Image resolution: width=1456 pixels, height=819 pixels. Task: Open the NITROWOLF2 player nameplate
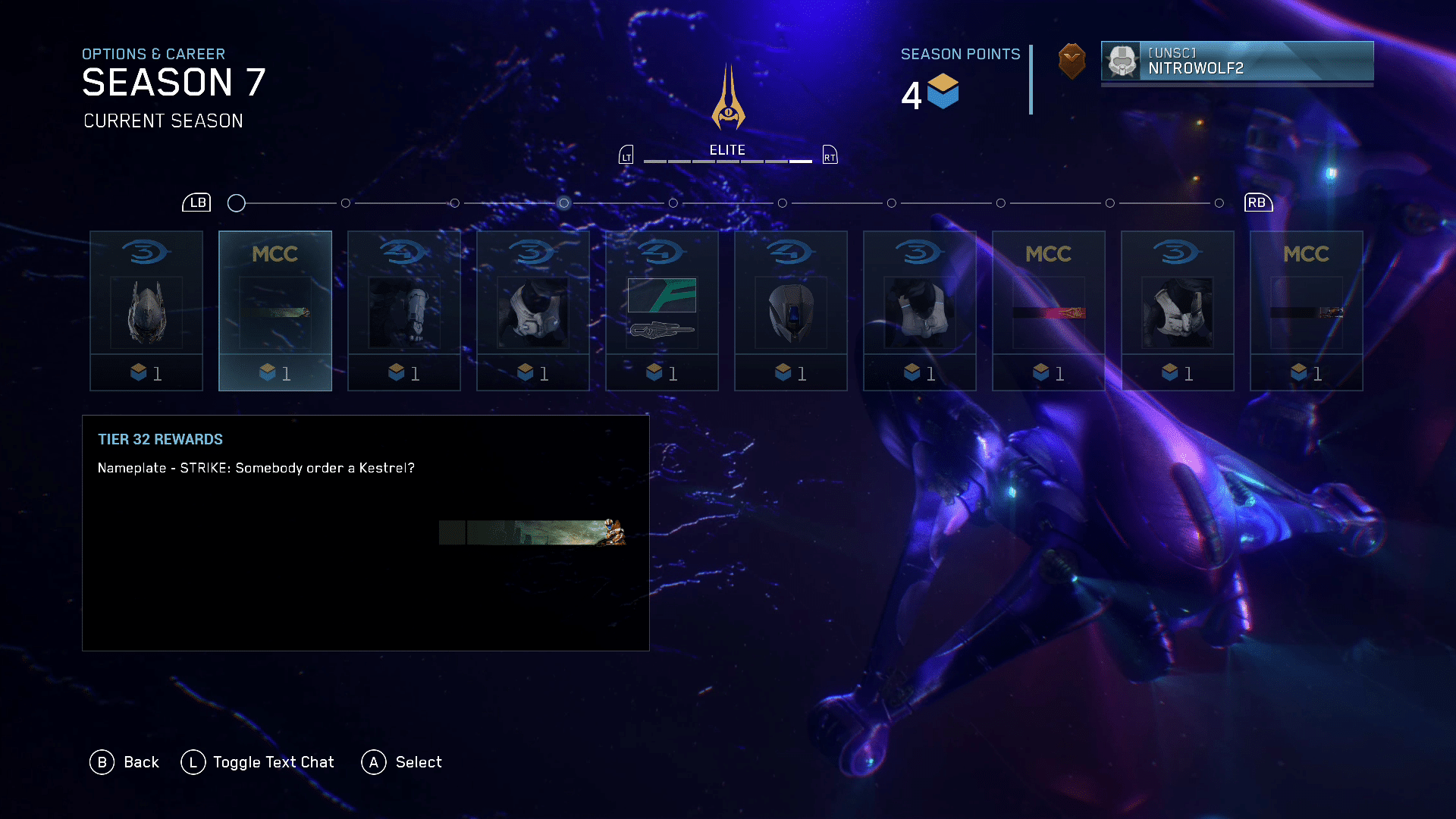click(x=1237, y=61)
